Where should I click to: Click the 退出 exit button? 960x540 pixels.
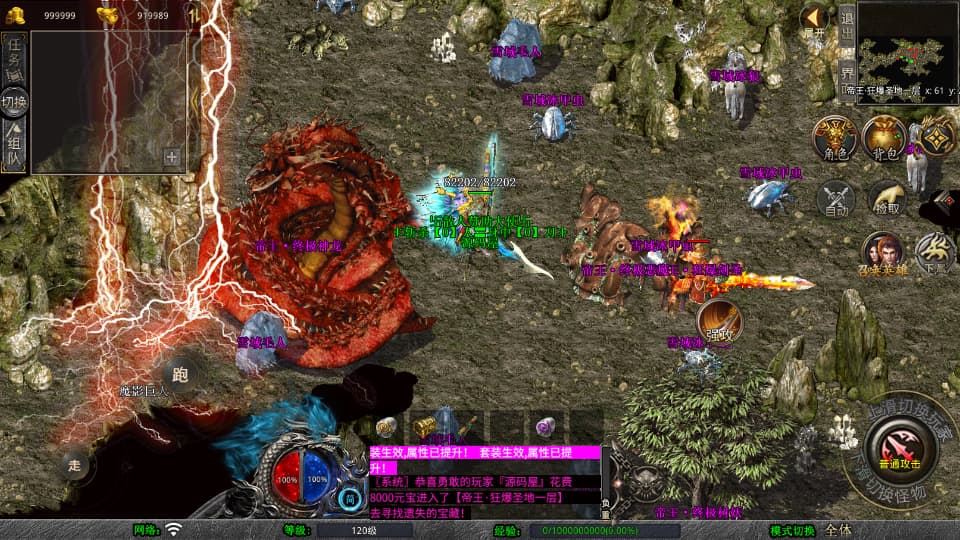point(846,30)
